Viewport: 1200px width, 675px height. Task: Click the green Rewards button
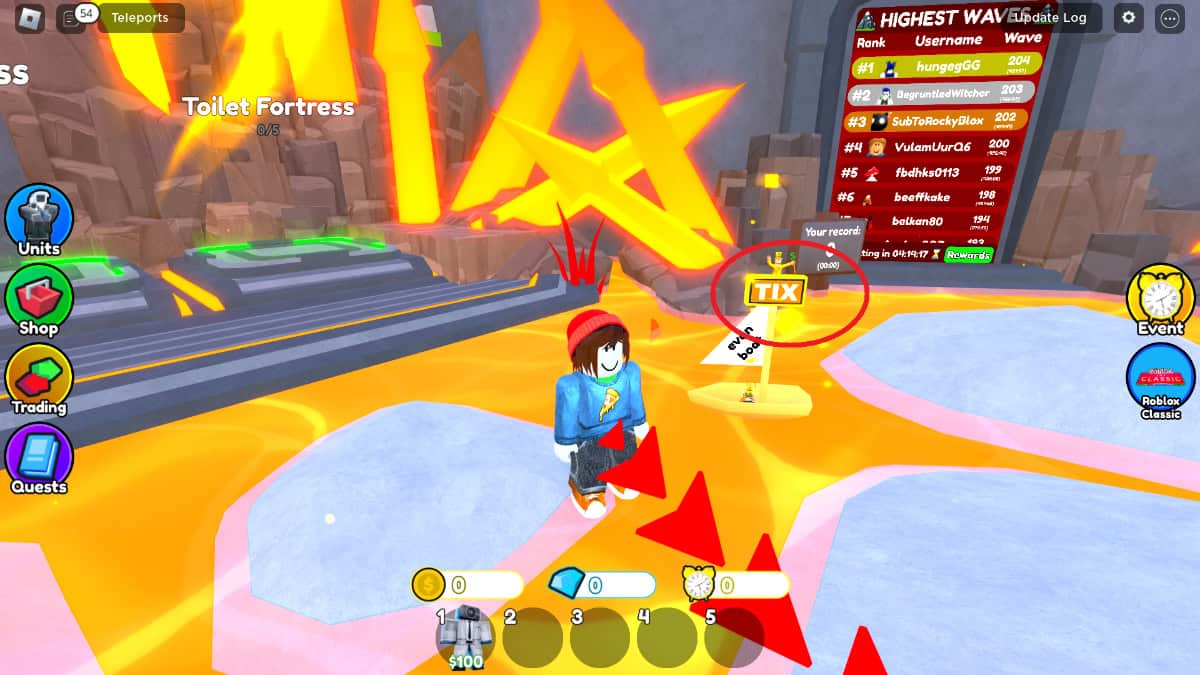tap(969, 255)
